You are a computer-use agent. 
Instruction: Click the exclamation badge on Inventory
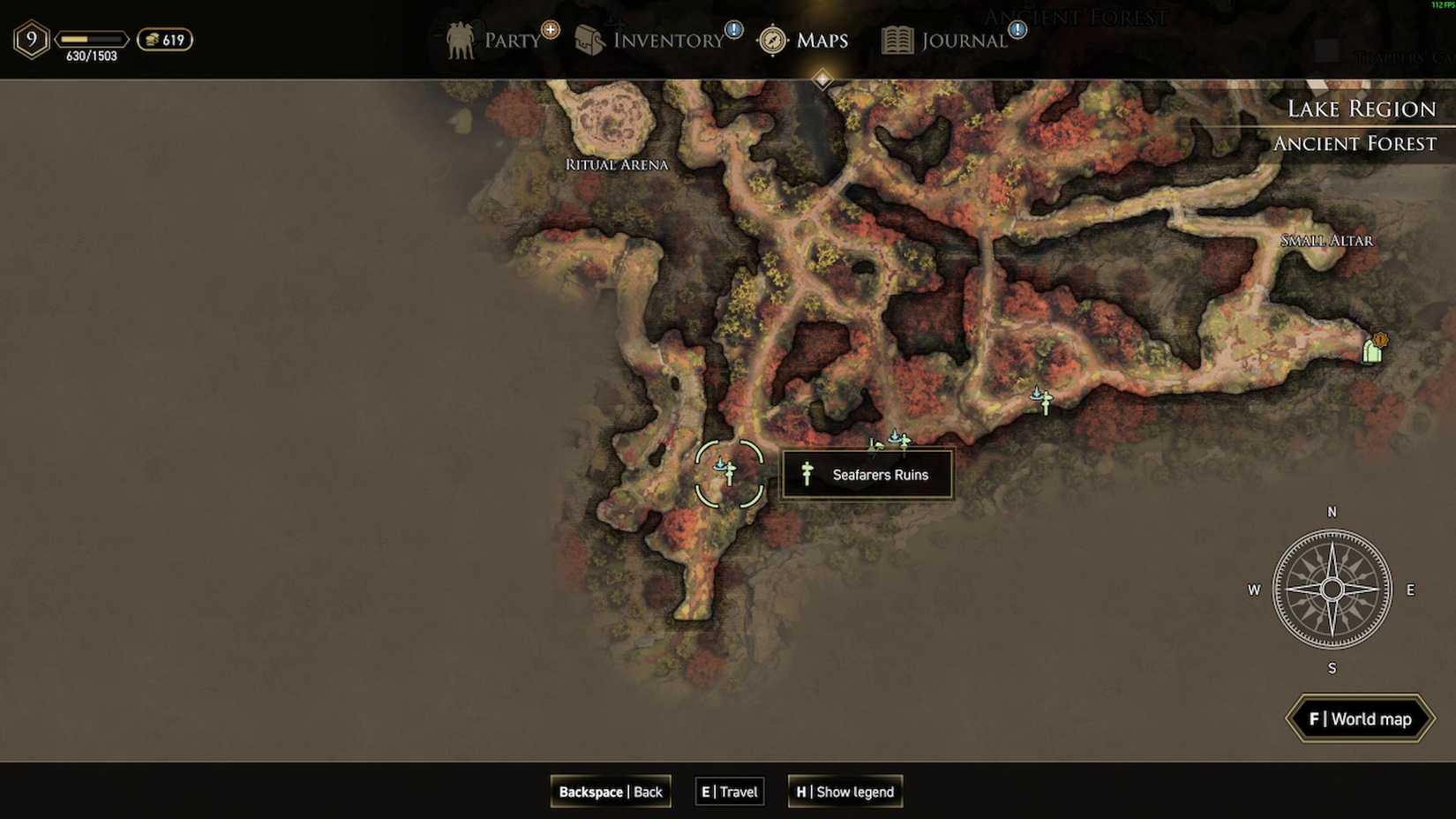tap(732, 29)
